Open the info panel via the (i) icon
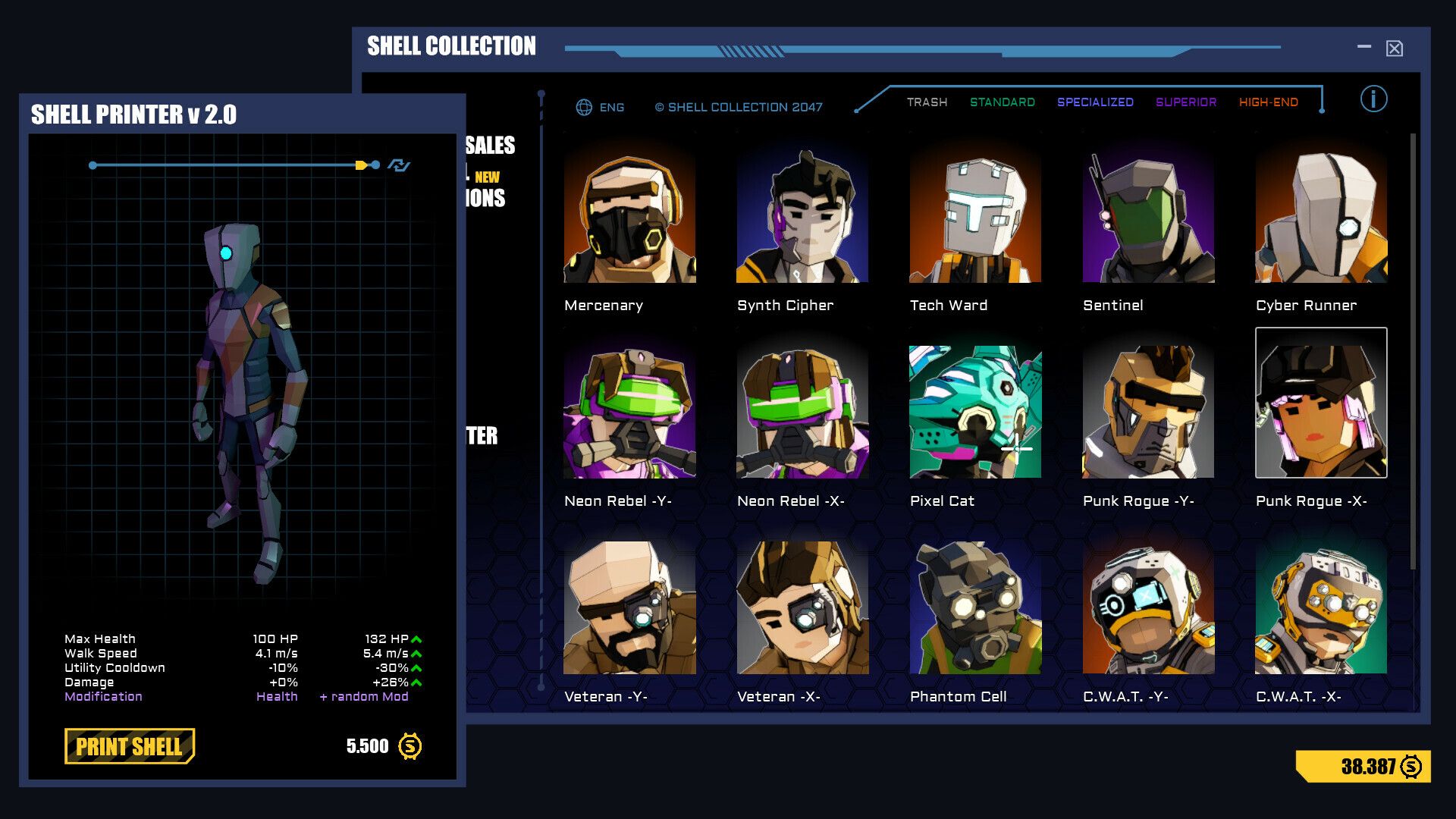This screenshot has width=1456, height=819. tap(1373, 99)
